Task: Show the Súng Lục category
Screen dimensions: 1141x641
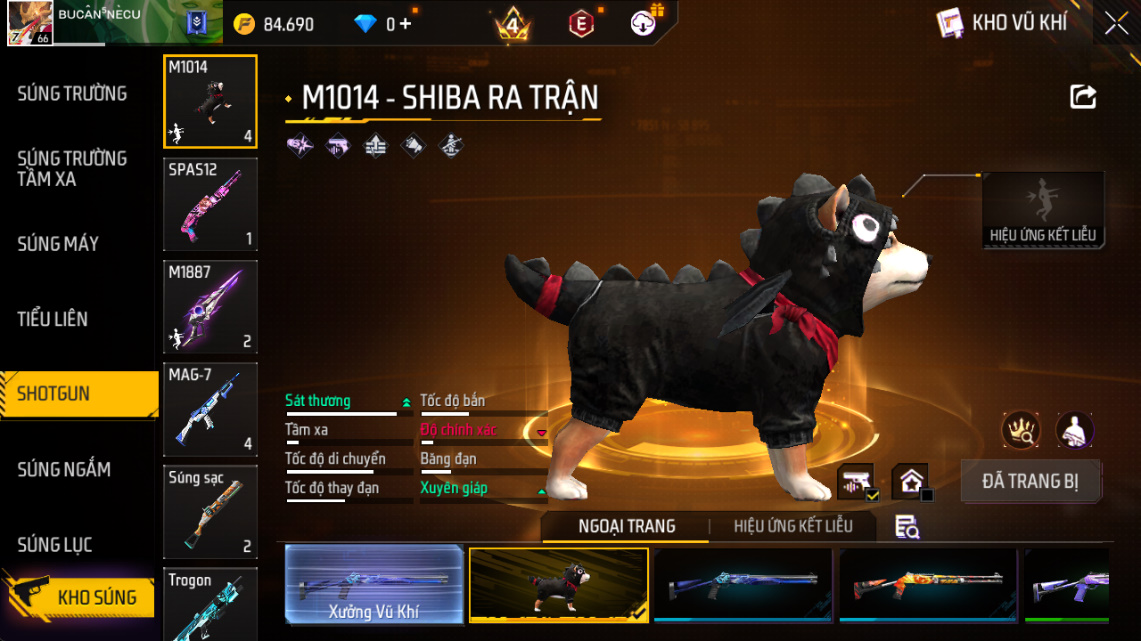Action: (55, 545)
